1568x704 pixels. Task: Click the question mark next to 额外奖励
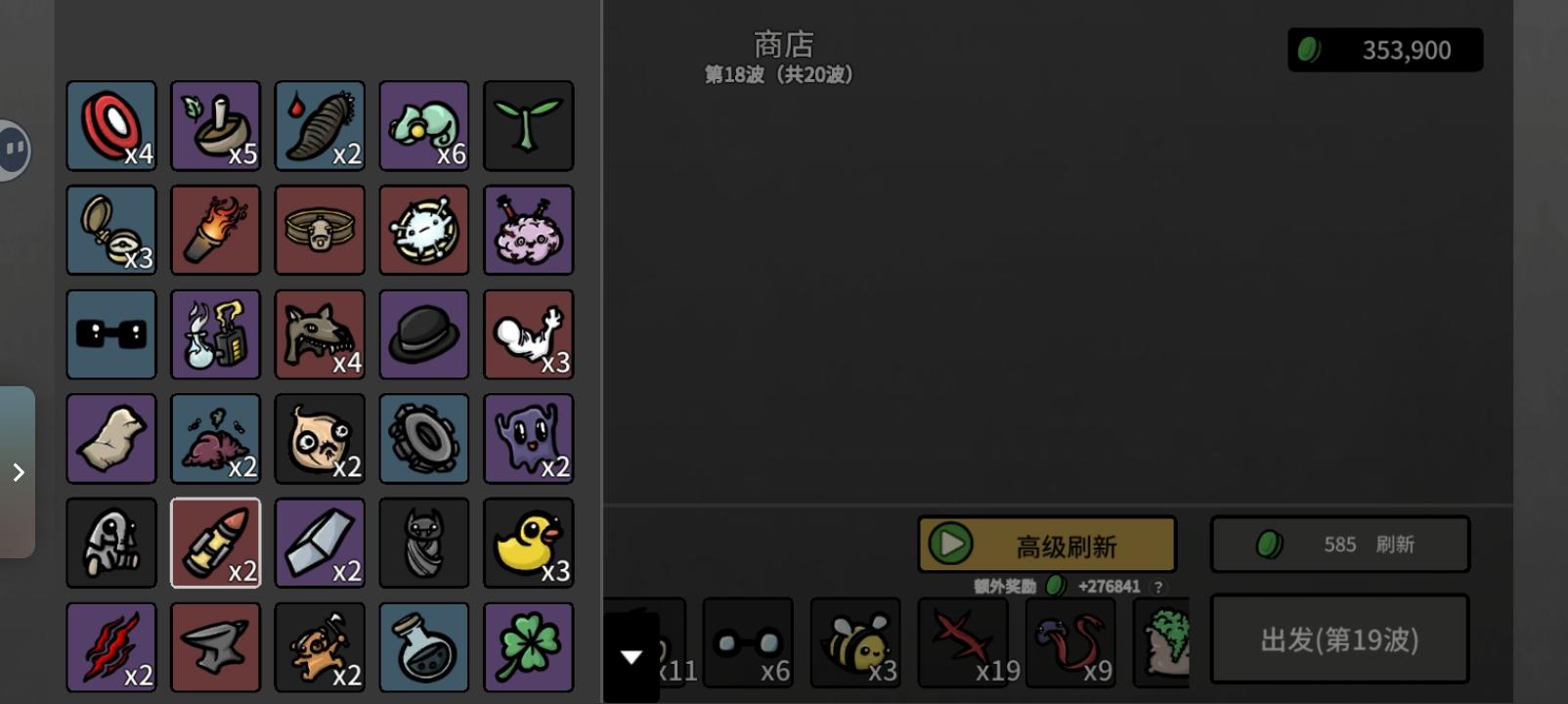[1157, 589]
